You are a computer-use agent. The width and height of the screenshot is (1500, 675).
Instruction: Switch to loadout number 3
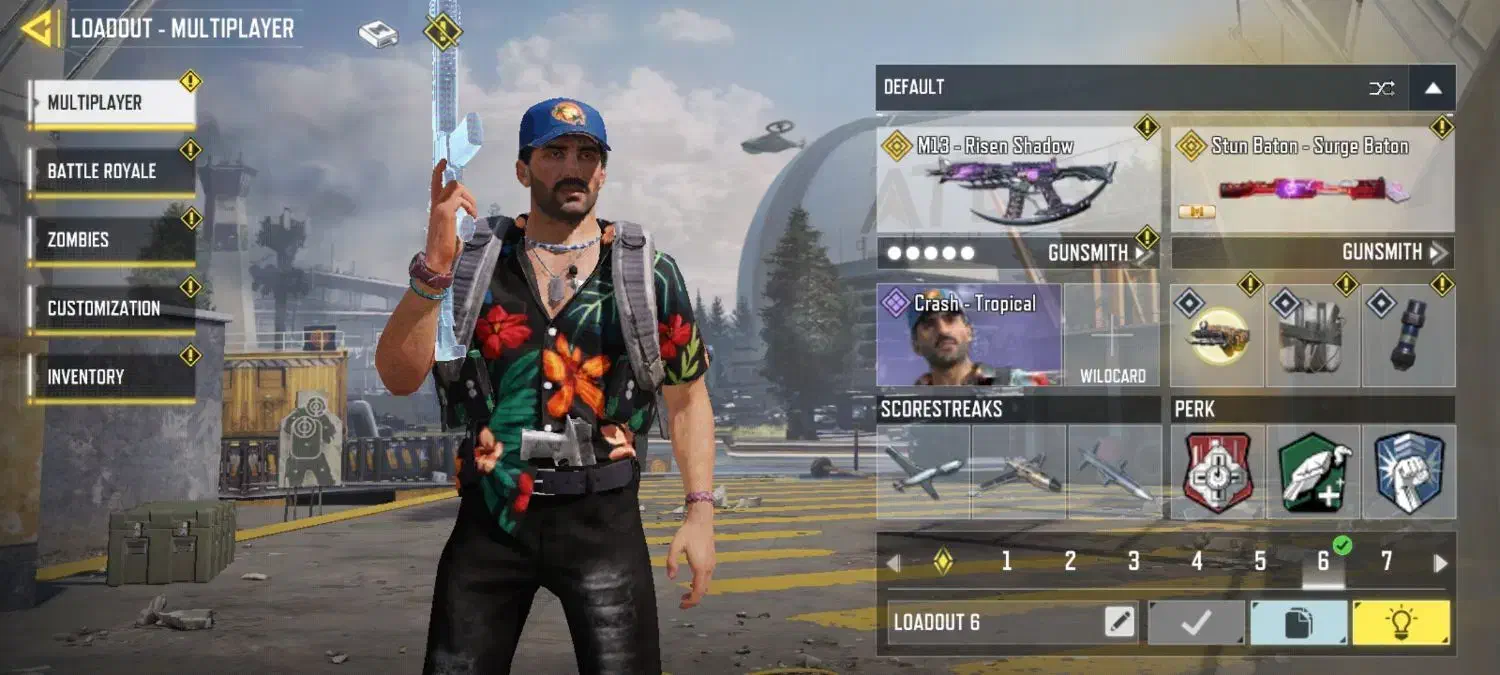[1133, 562]
